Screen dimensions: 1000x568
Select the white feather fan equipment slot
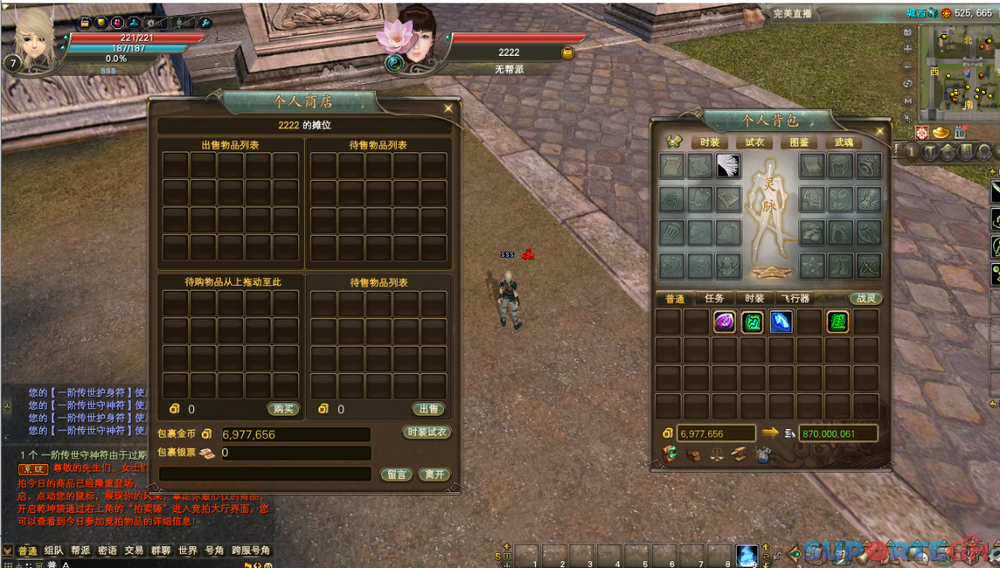pos(728,166)
